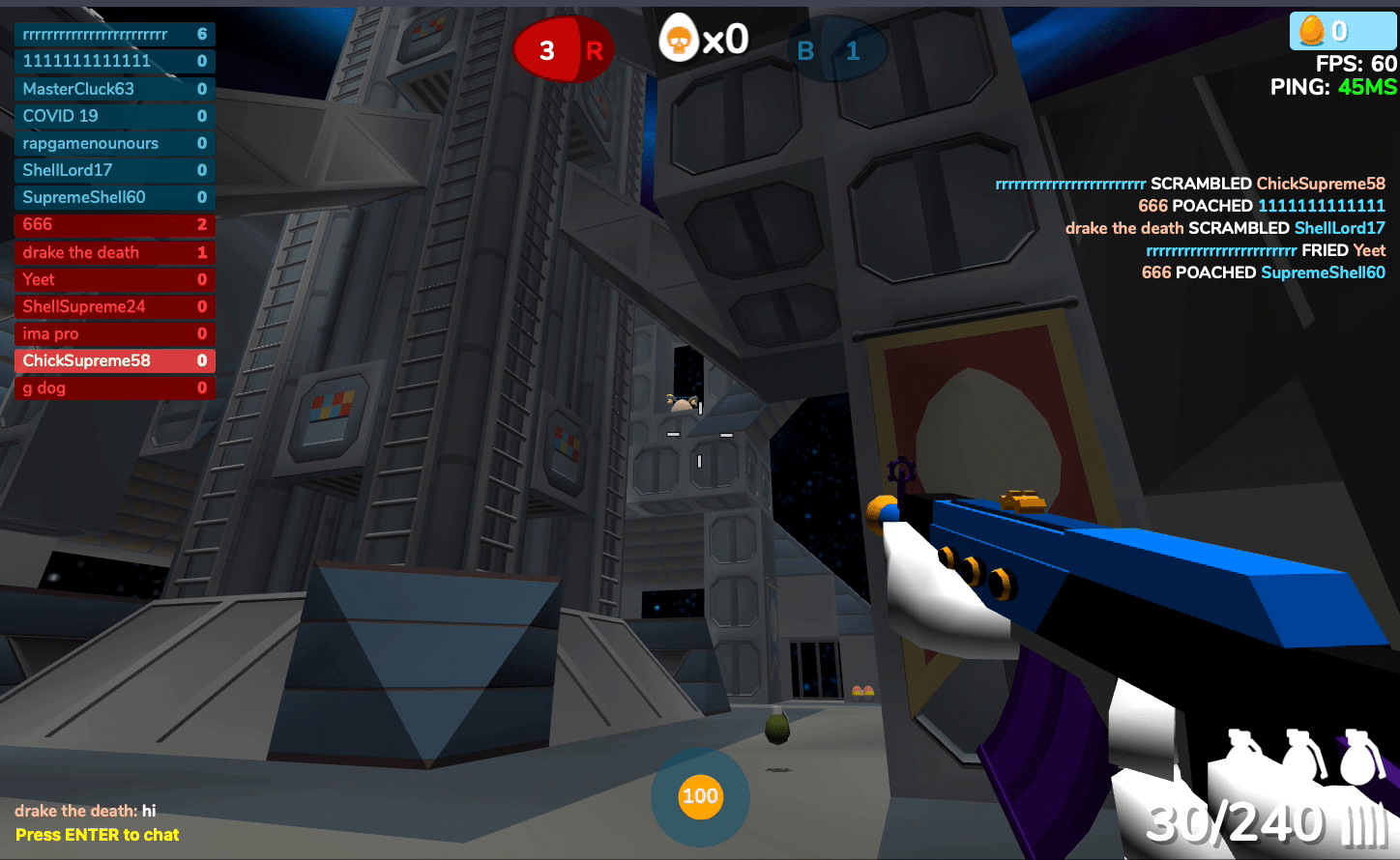This screenshot has height=860, width=1400.
Task: Click the 1111111111111 player row
Action: click(x=114, y=61)
